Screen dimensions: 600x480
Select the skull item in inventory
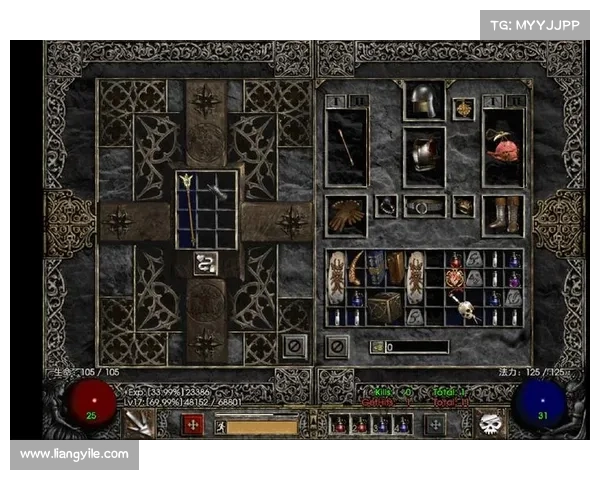coord(463,307)
